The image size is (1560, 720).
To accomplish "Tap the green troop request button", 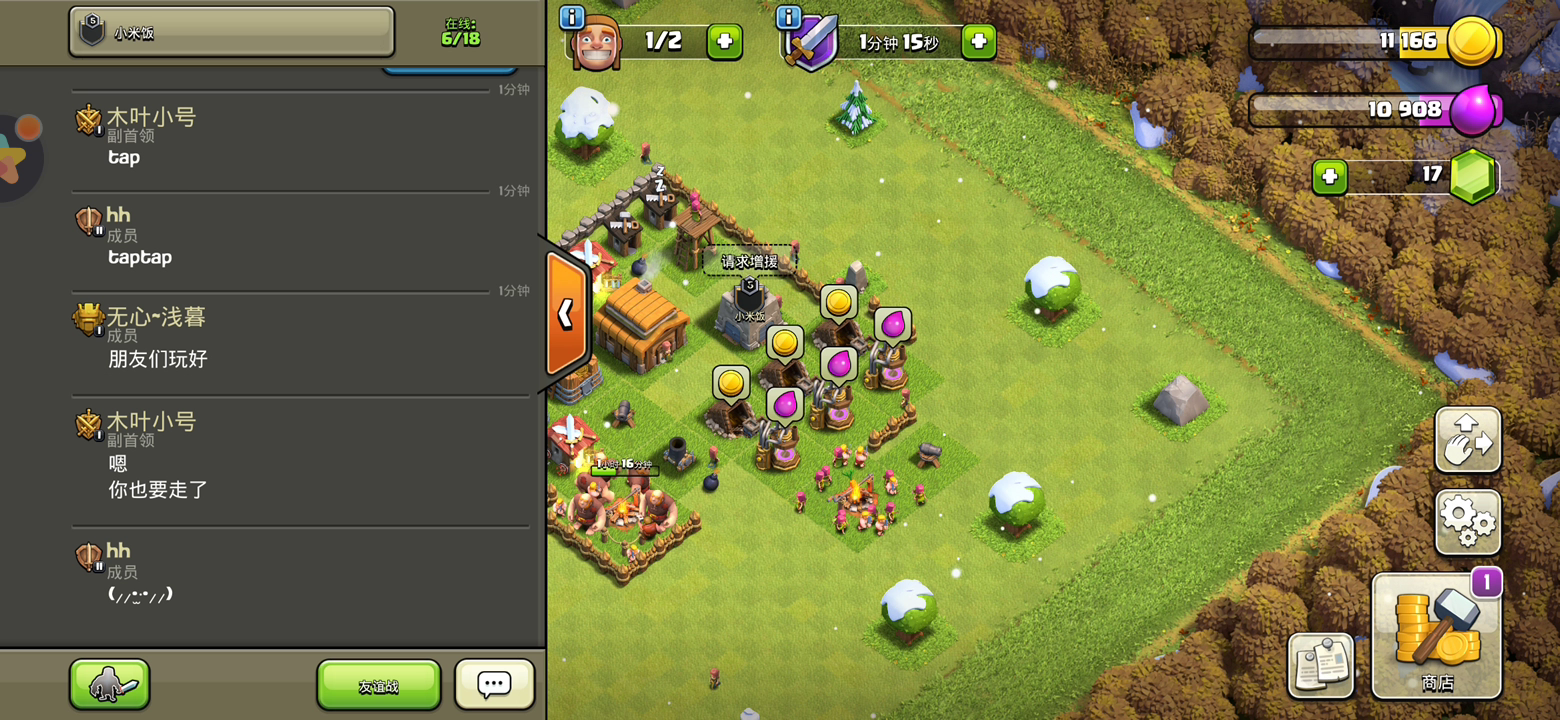I will [109, 685].
